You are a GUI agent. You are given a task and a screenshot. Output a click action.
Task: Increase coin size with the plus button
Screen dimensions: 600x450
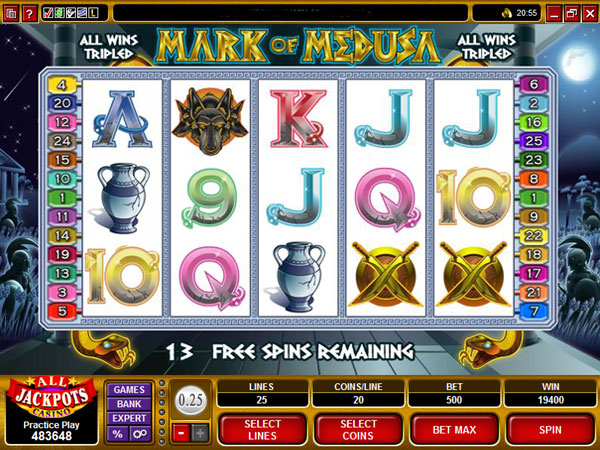click(198, 433)
